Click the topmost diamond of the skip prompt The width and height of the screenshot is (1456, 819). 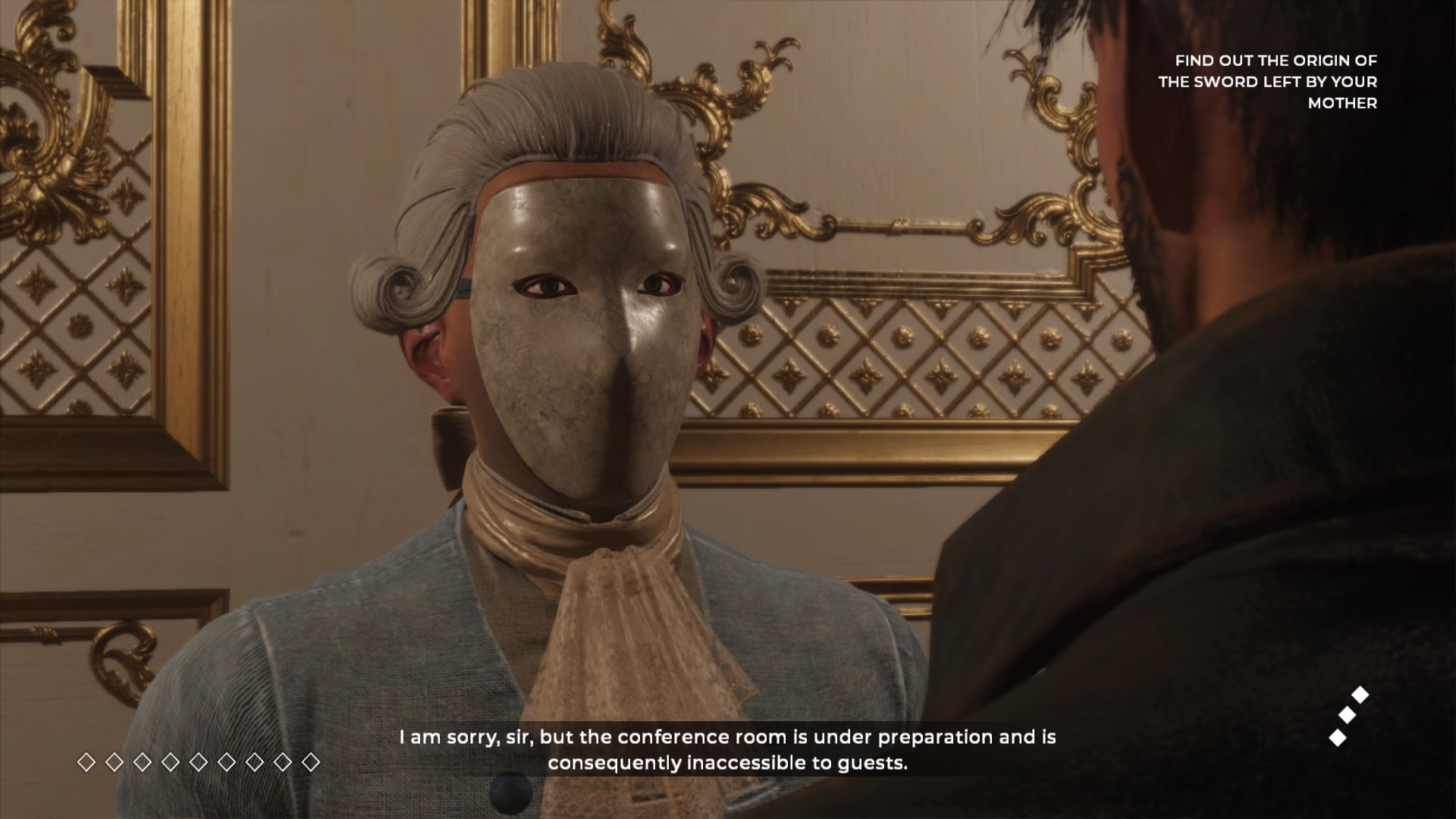click(1360, 695)
